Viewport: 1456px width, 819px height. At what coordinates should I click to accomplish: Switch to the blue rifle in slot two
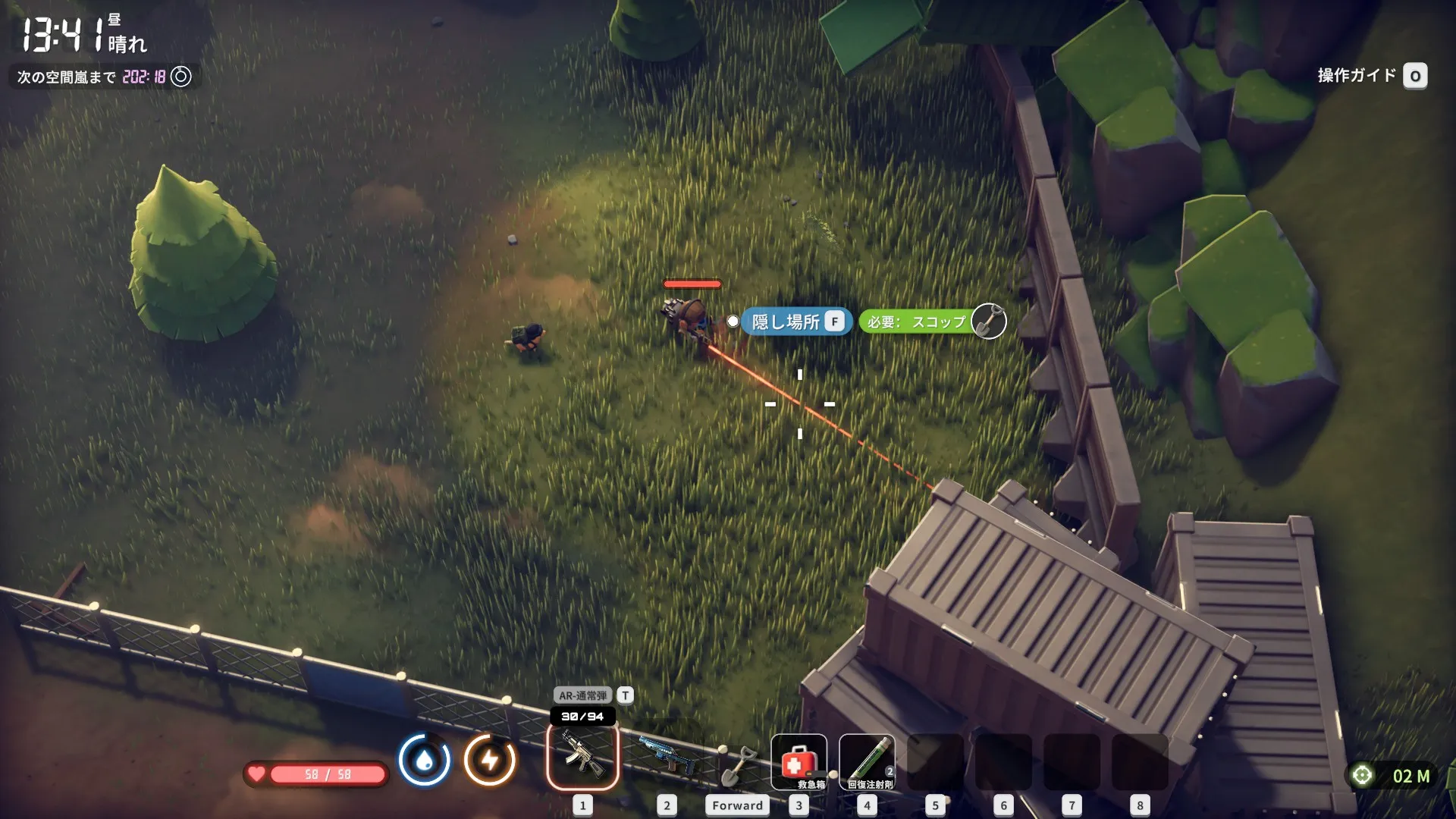click(667, 757)
